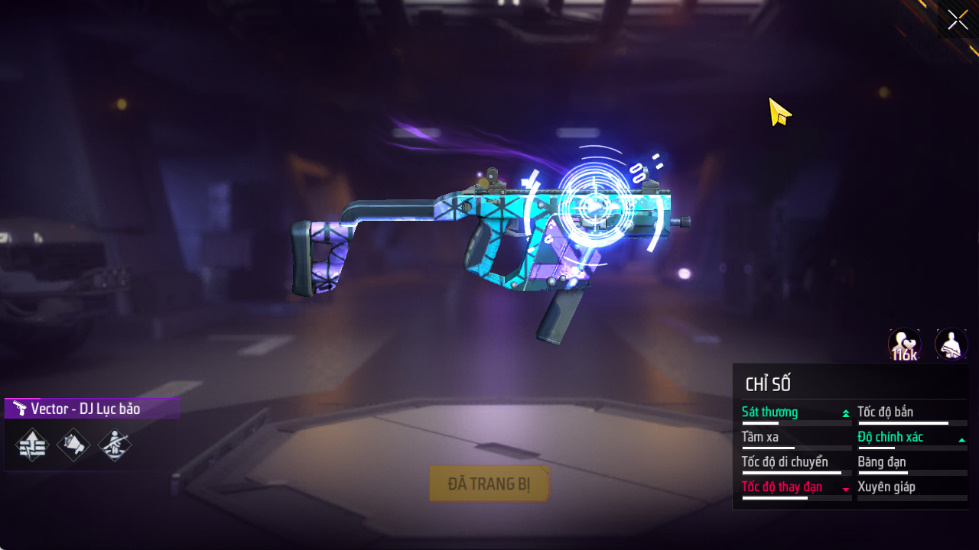The image size is (979, 550).
Task: Select the upward arrow weapon attribute icon
Action: [33, 445]
